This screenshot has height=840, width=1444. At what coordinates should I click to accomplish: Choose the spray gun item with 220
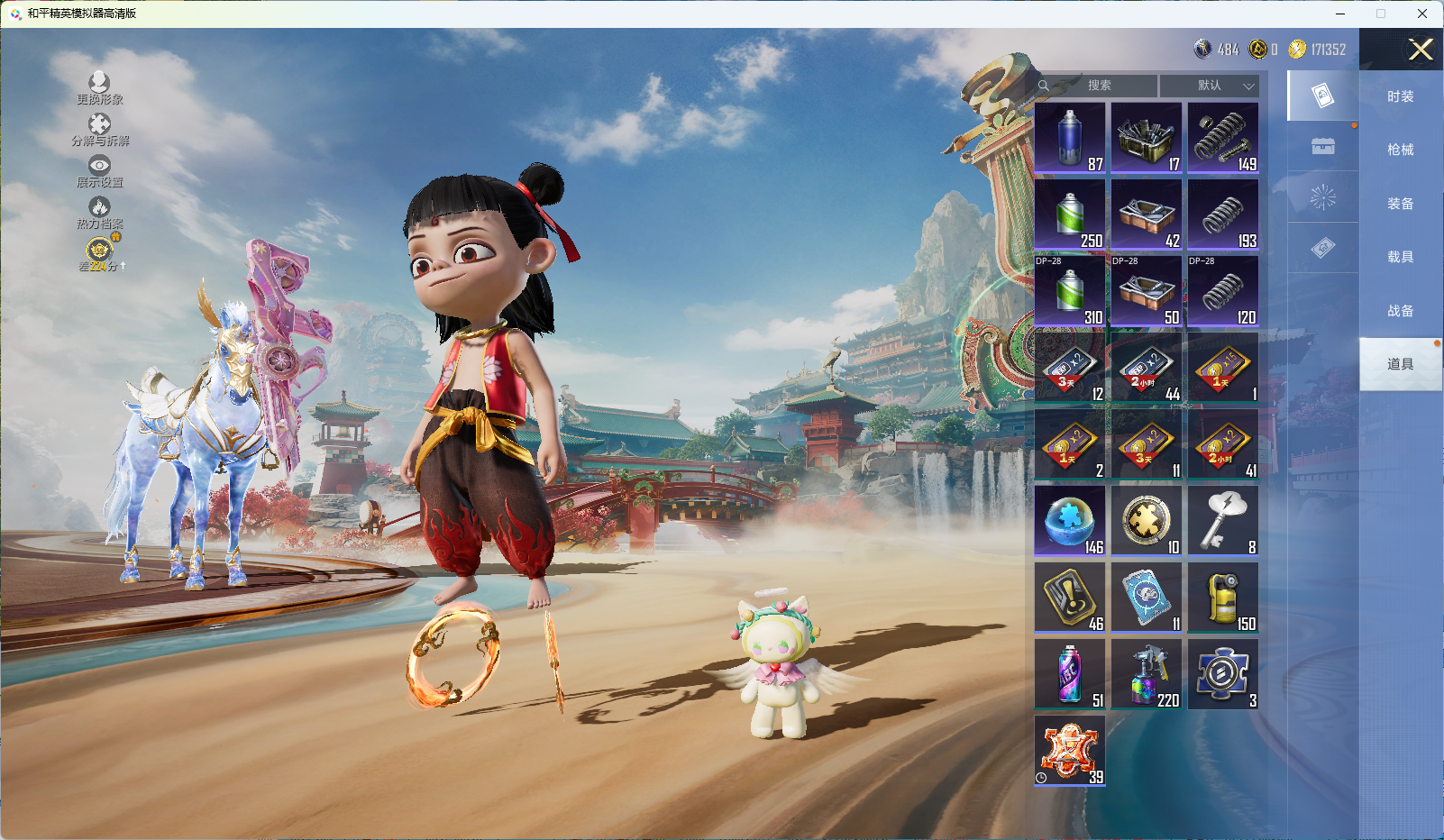(1146, 673)
